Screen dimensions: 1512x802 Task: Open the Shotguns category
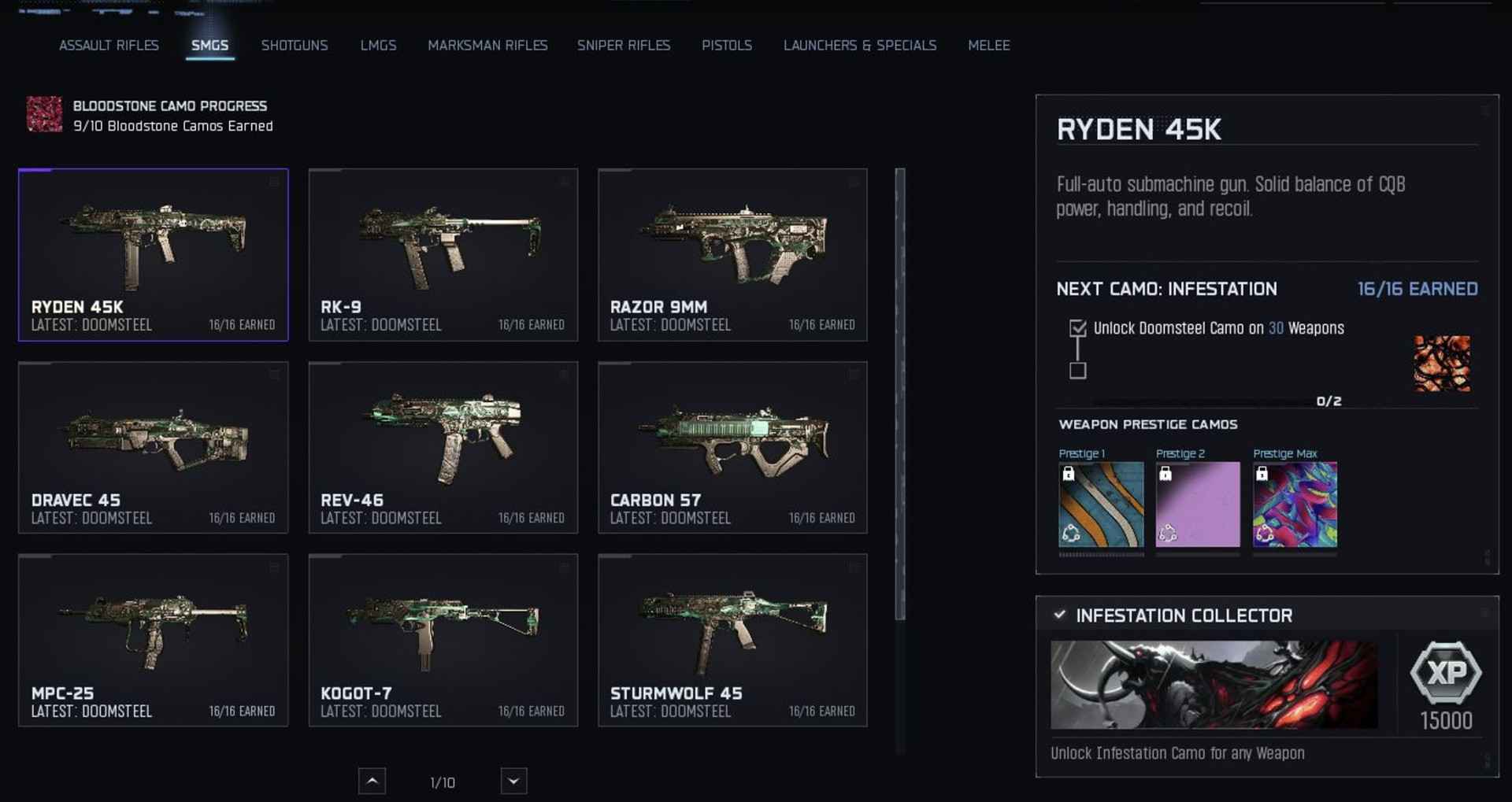pyautogui.click(x=295, y=46)
